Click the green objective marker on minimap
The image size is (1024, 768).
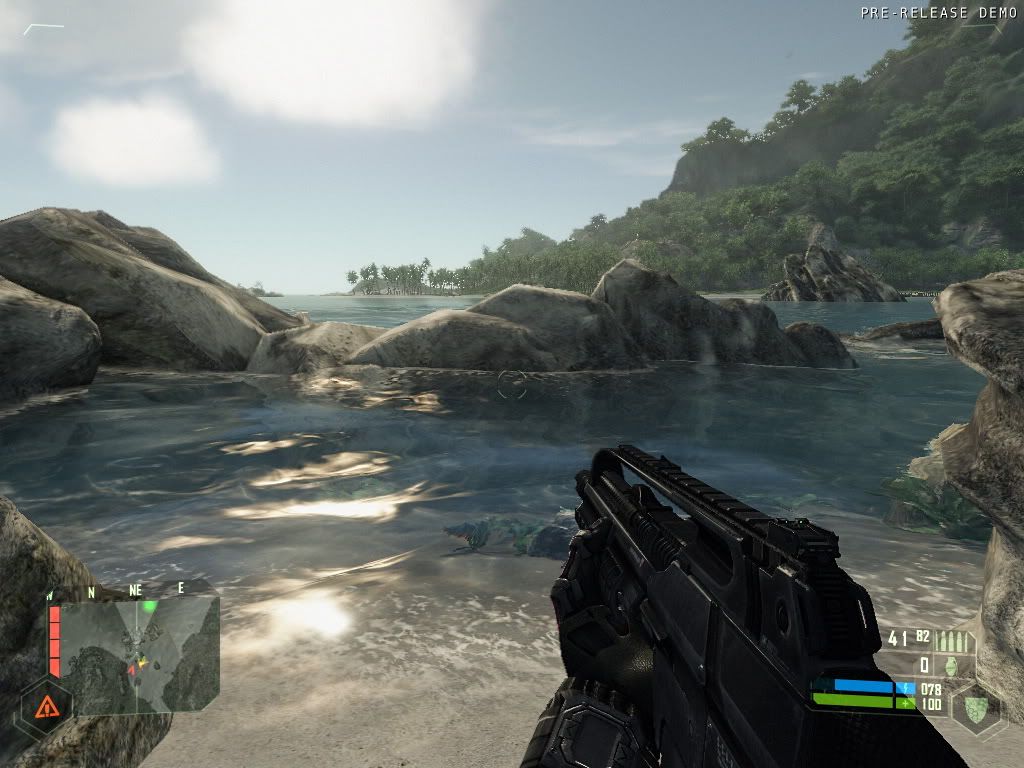[x=150, y=606]
